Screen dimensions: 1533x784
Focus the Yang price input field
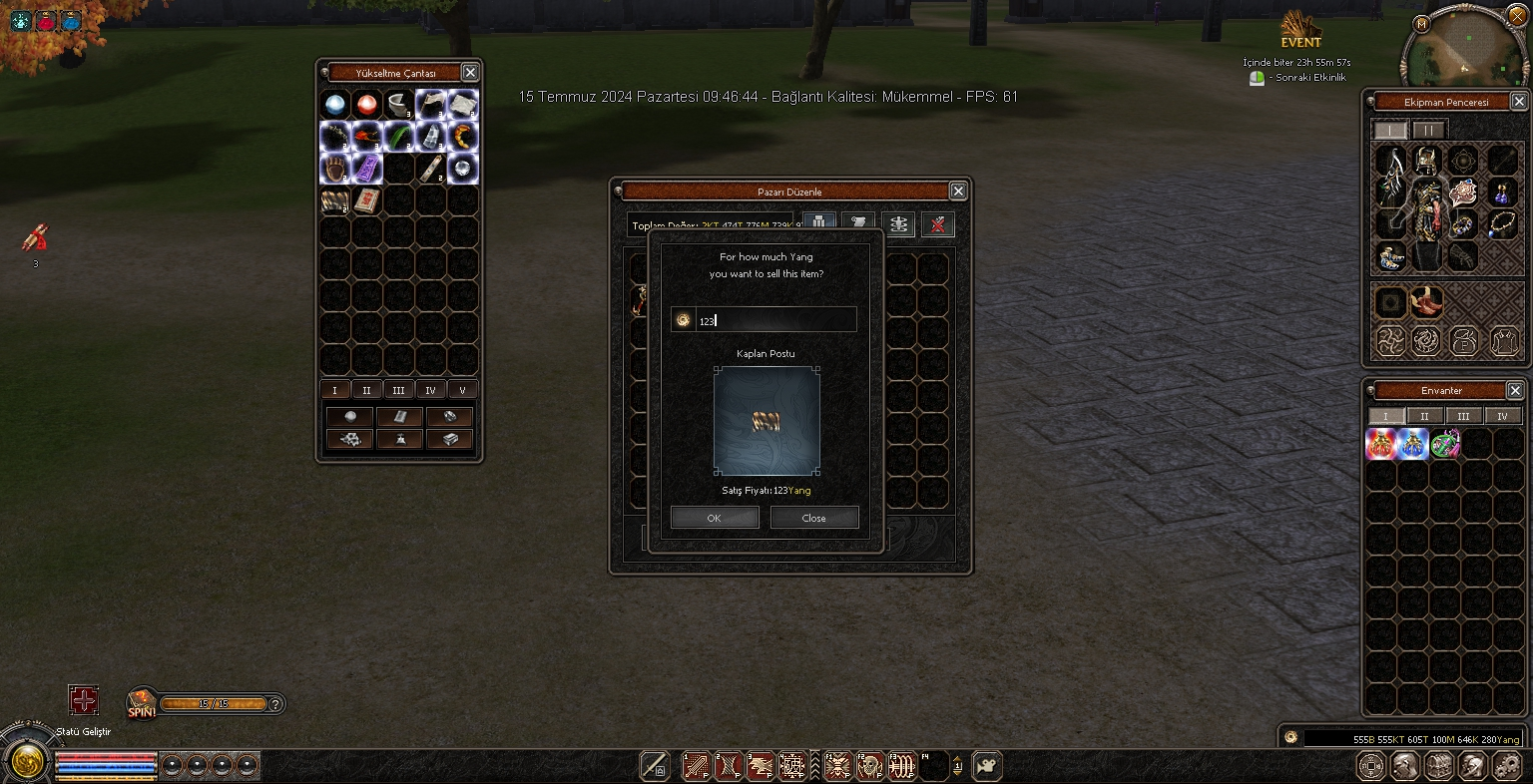pos(773,320)
